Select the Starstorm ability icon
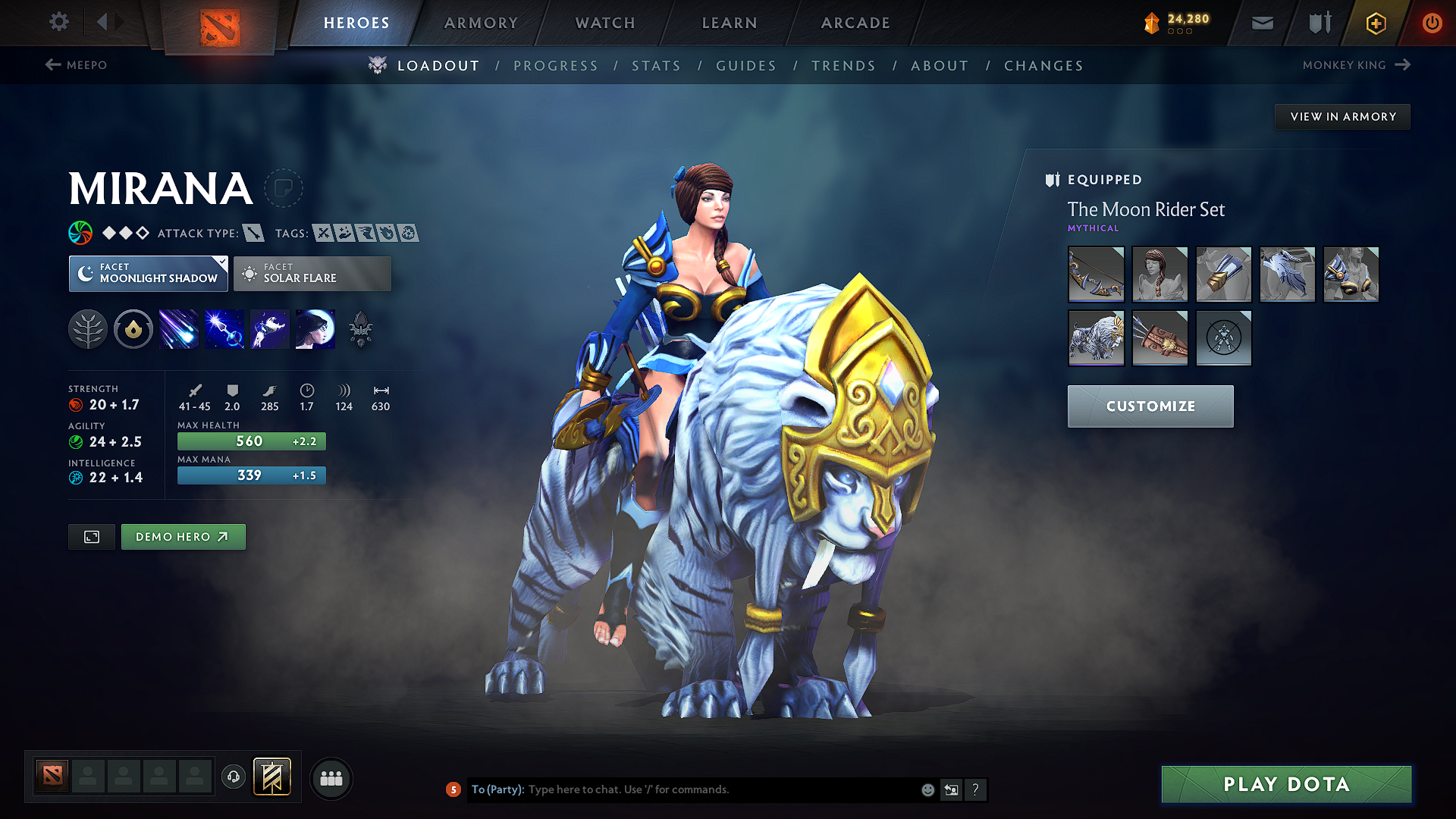Screen dimensions: 1456x819 (178, 329)
